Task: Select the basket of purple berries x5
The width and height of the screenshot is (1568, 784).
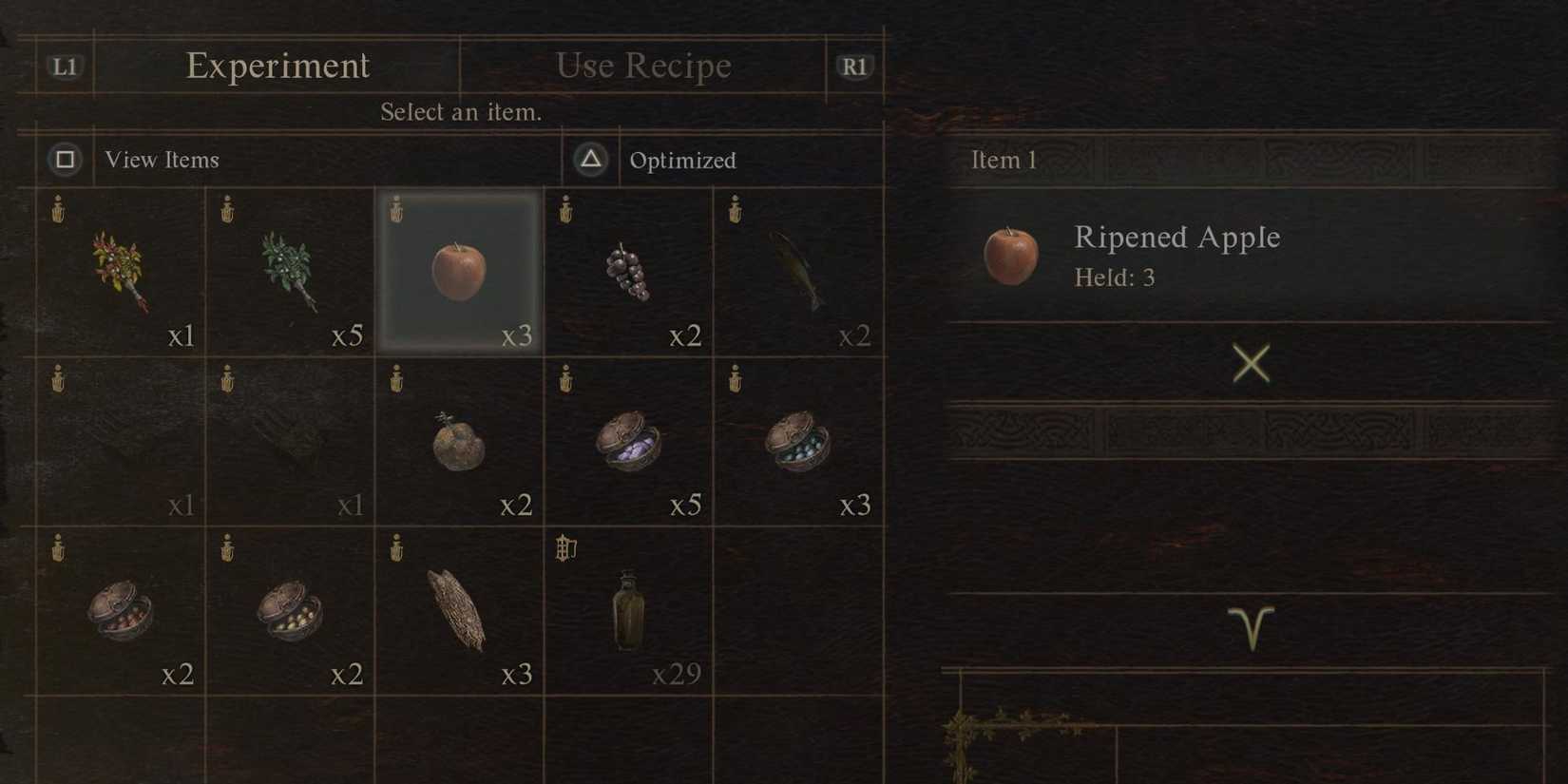Action: click(629, 442)
